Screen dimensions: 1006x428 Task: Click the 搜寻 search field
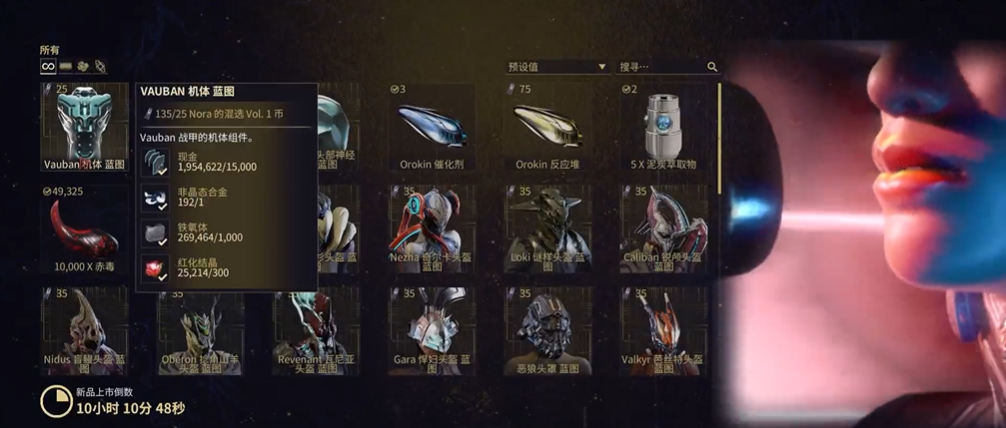660,67
